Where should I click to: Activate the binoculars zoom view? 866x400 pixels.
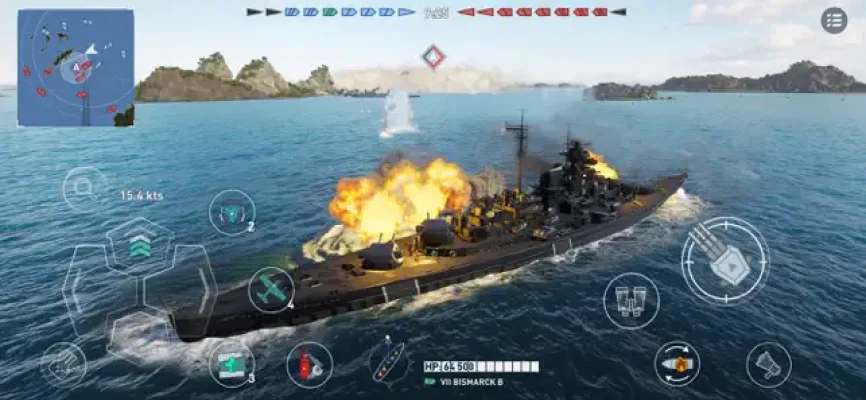pyautogui.click(x=631, y=300)
